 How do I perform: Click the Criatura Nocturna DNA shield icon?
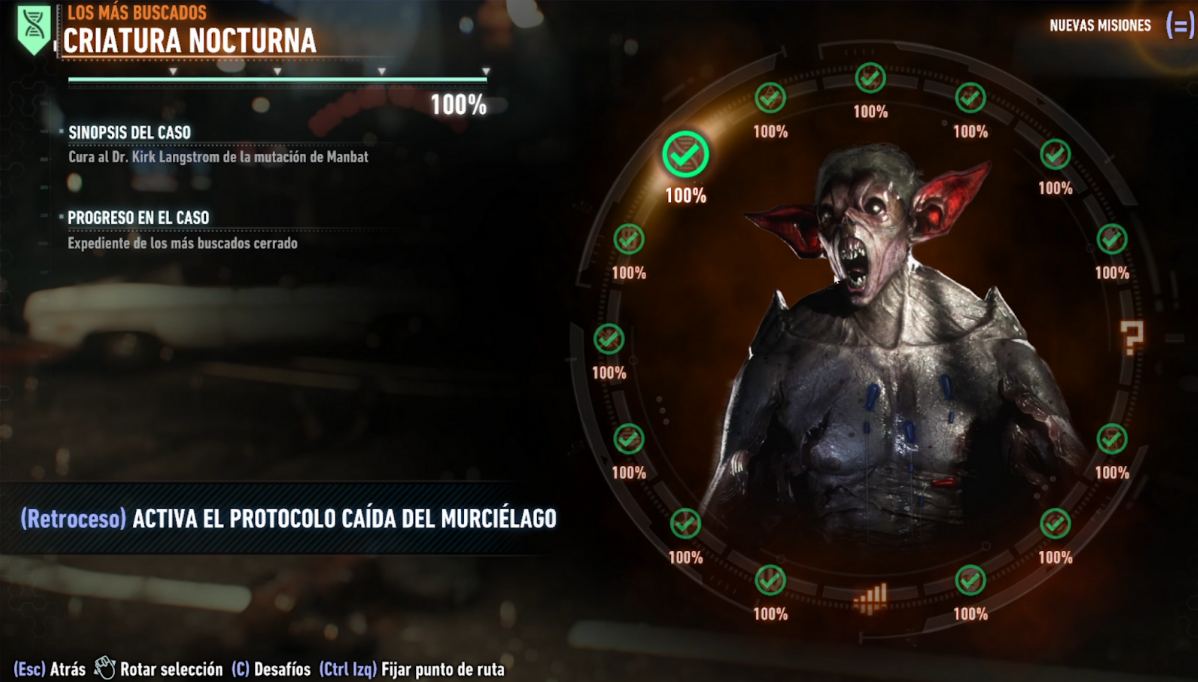(34, 29)
